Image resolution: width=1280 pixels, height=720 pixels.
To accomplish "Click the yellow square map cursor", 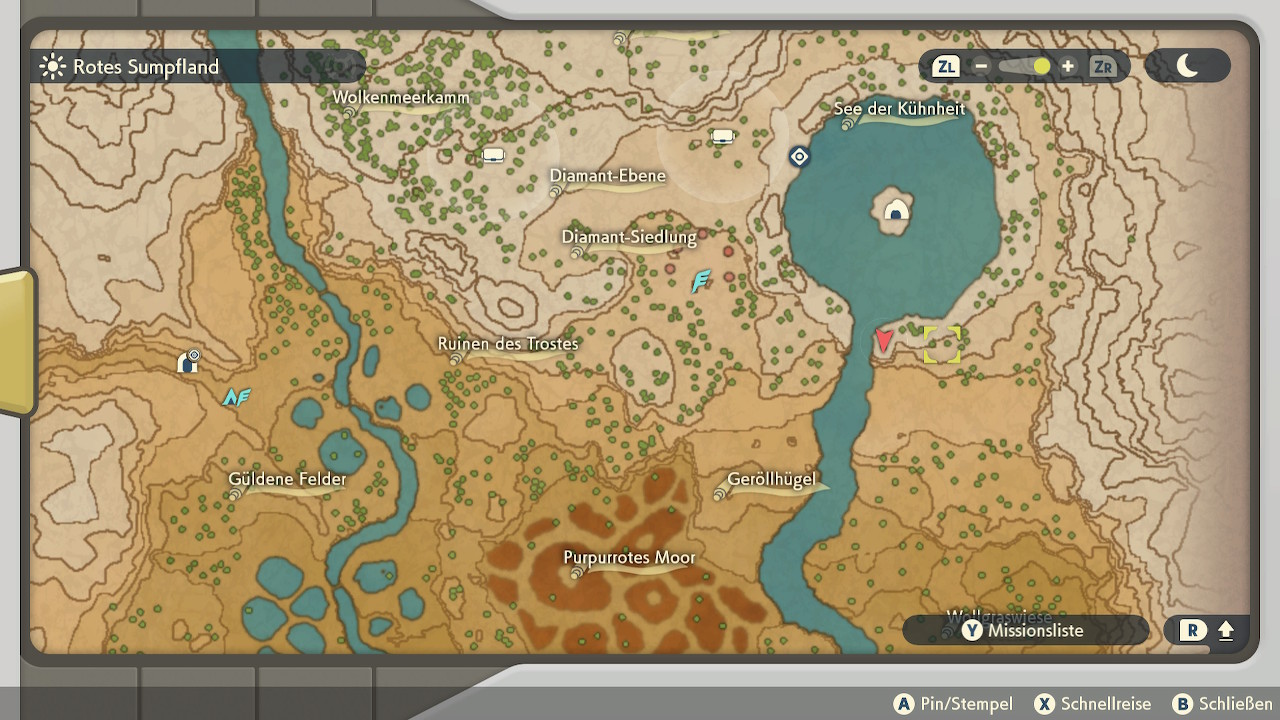I will coord(941,344).
